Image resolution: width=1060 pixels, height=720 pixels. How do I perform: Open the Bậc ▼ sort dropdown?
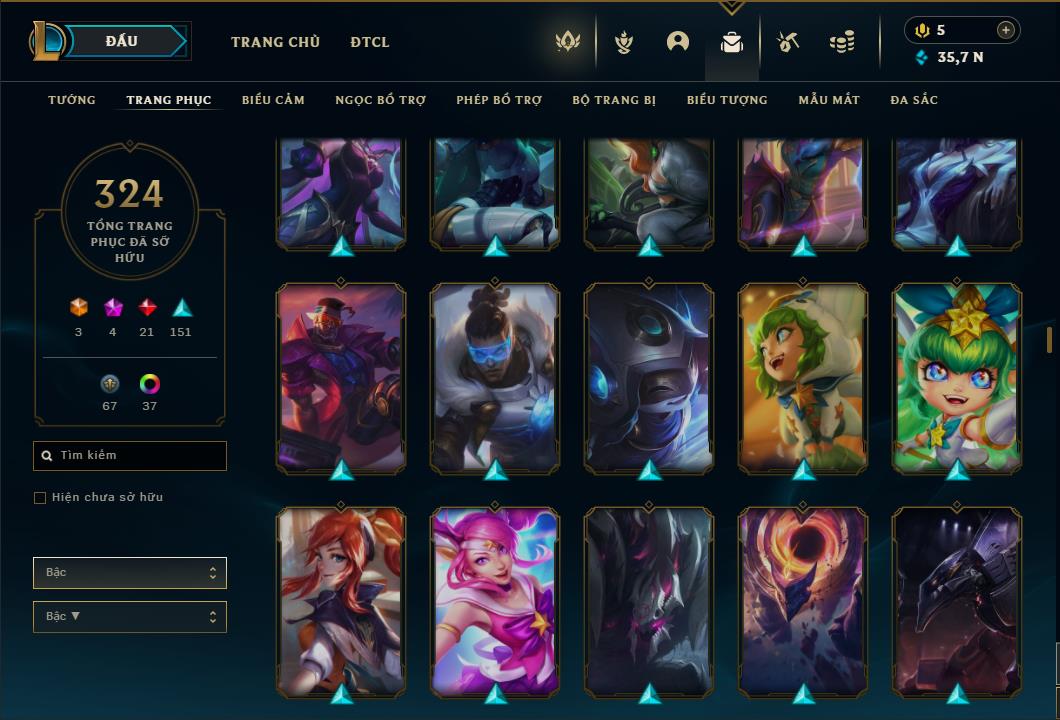130,617
